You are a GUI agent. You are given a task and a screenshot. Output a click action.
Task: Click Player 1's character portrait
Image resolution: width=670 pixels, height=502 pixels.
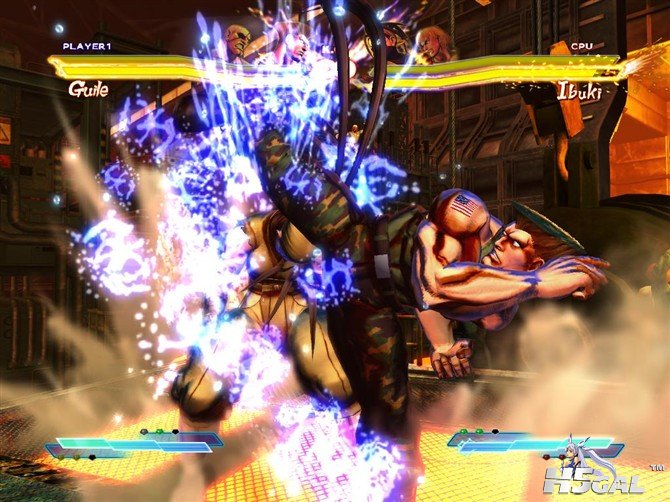[x=239, y=41]
